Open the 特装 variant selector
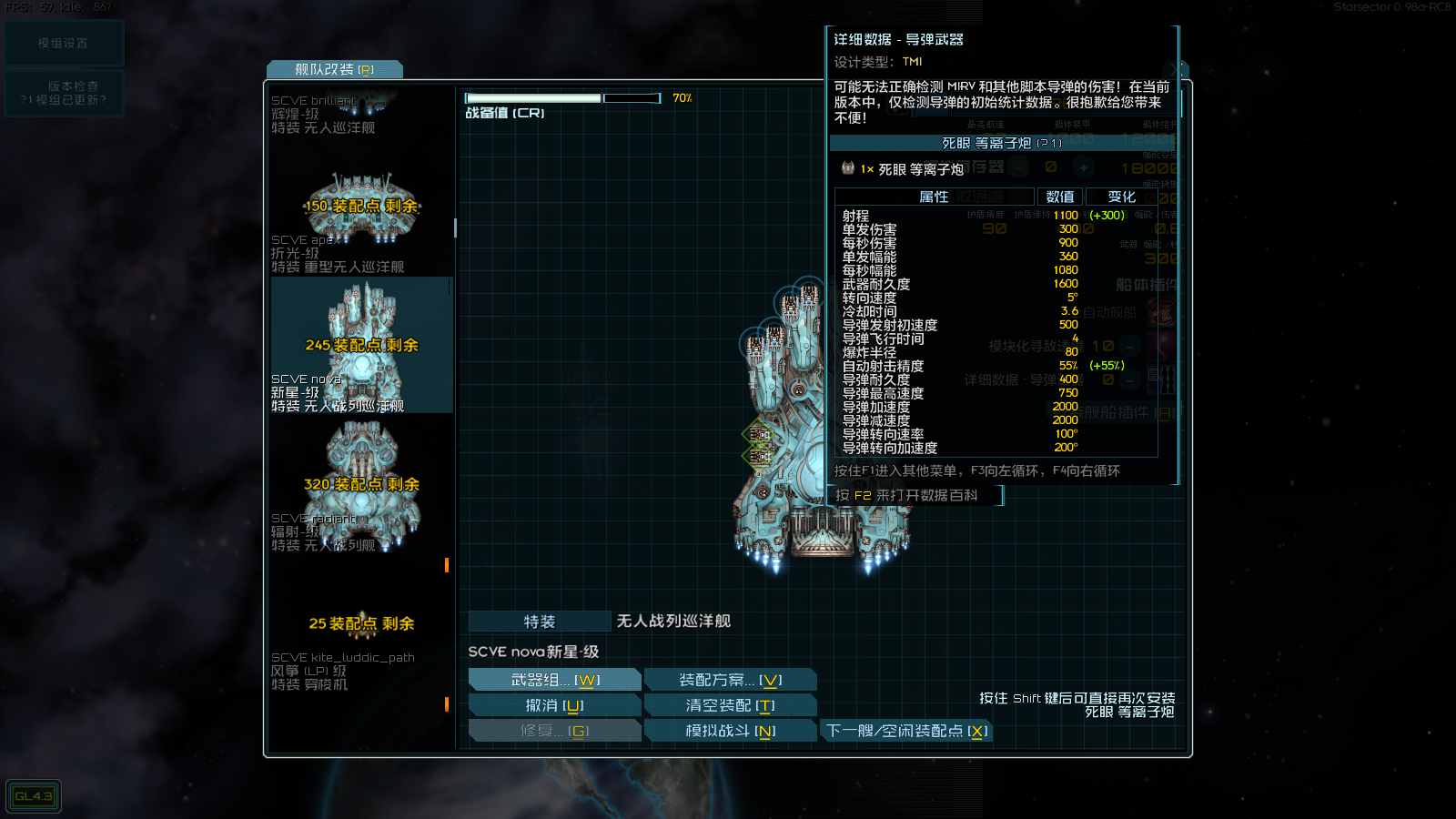1456x819 pixels. [x=539, y=621]
